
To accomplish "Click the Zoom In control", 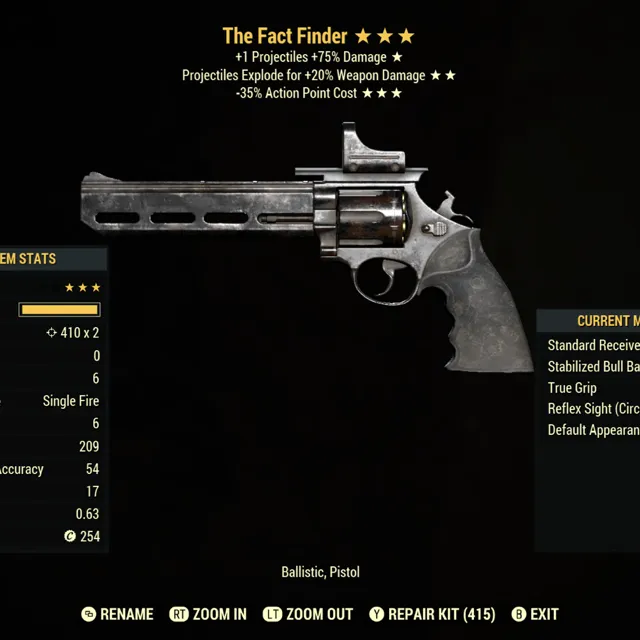I will coord(208,614).
